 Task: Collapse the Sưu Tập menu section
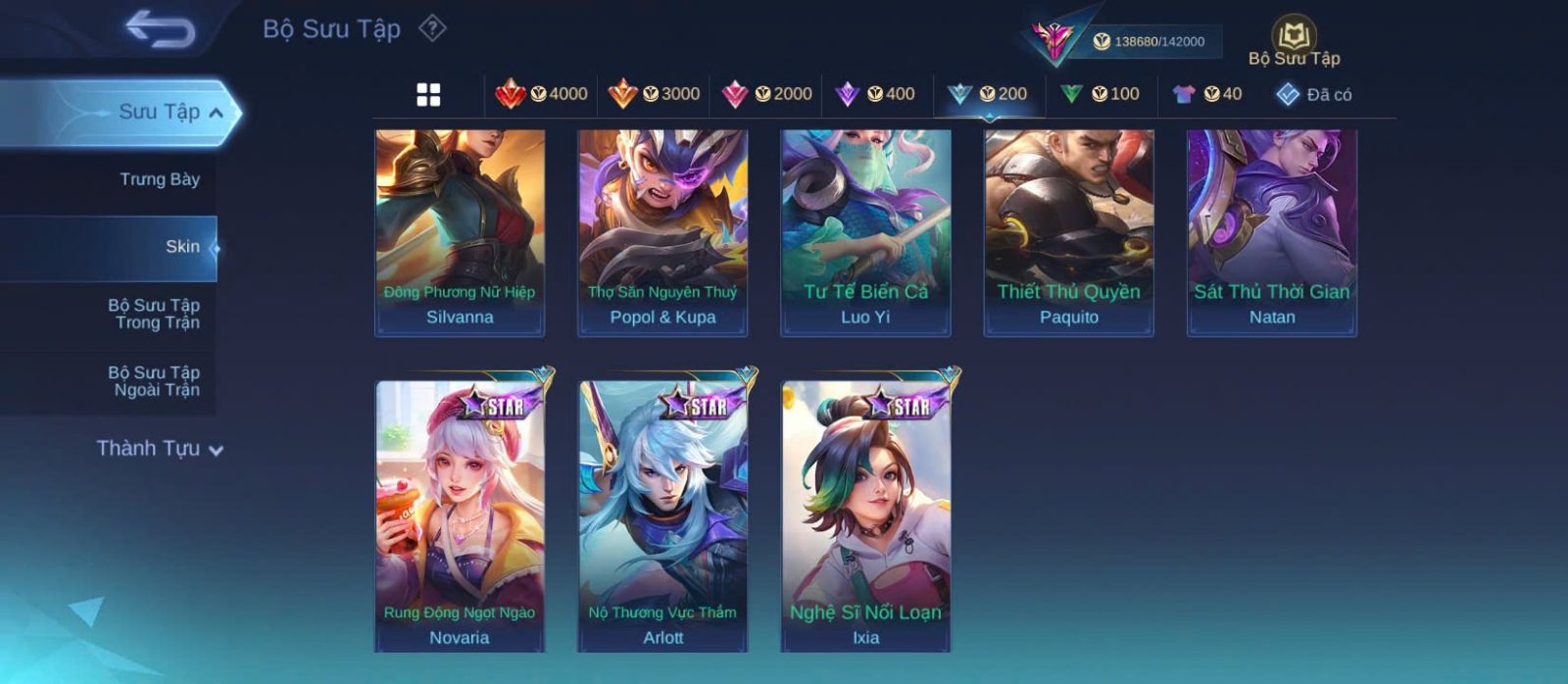pyautogui.click(x=171, y=112)
